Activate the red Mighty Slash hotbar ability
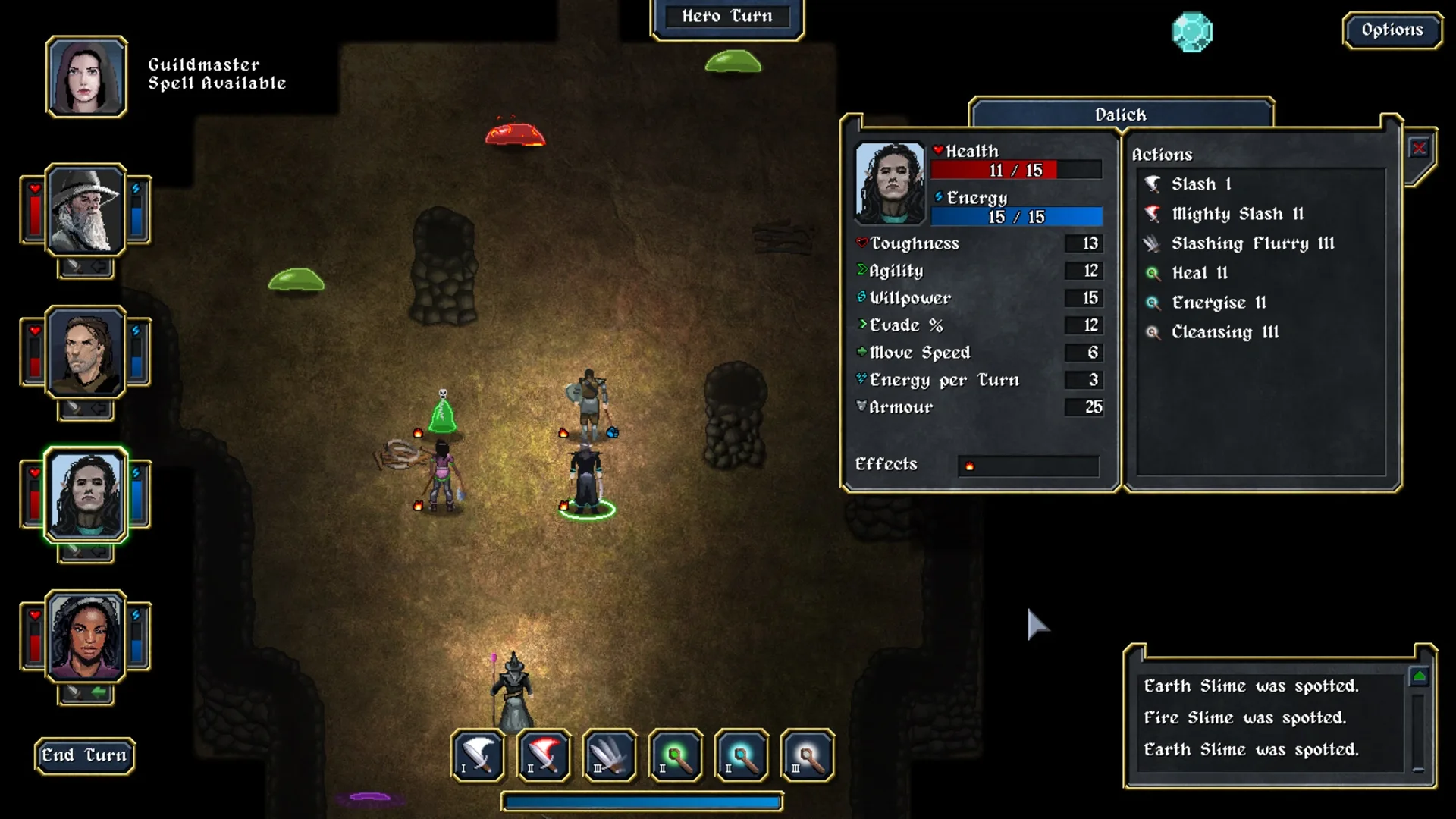Screen dimensions: 1456x819 coord(544,755)
